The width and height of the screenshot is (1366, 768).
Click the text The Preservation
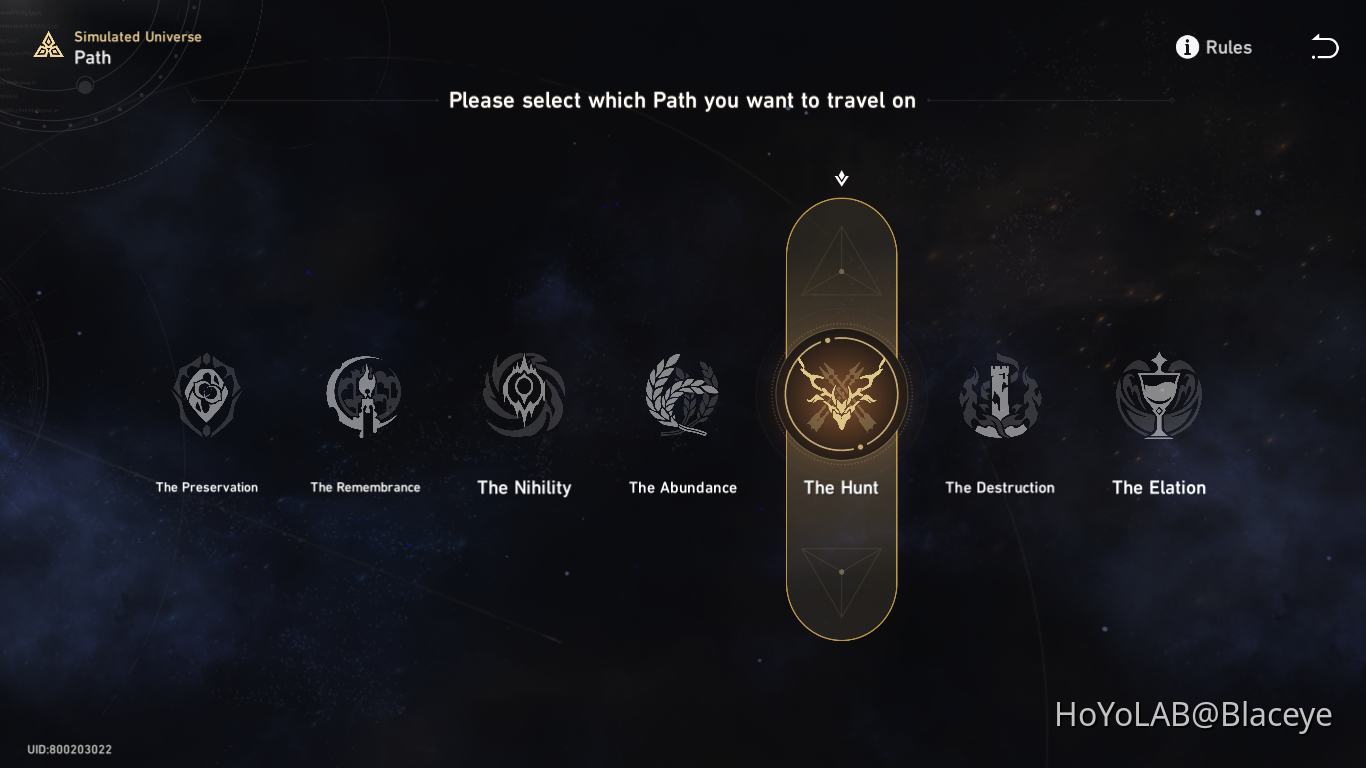pos(206,487)
